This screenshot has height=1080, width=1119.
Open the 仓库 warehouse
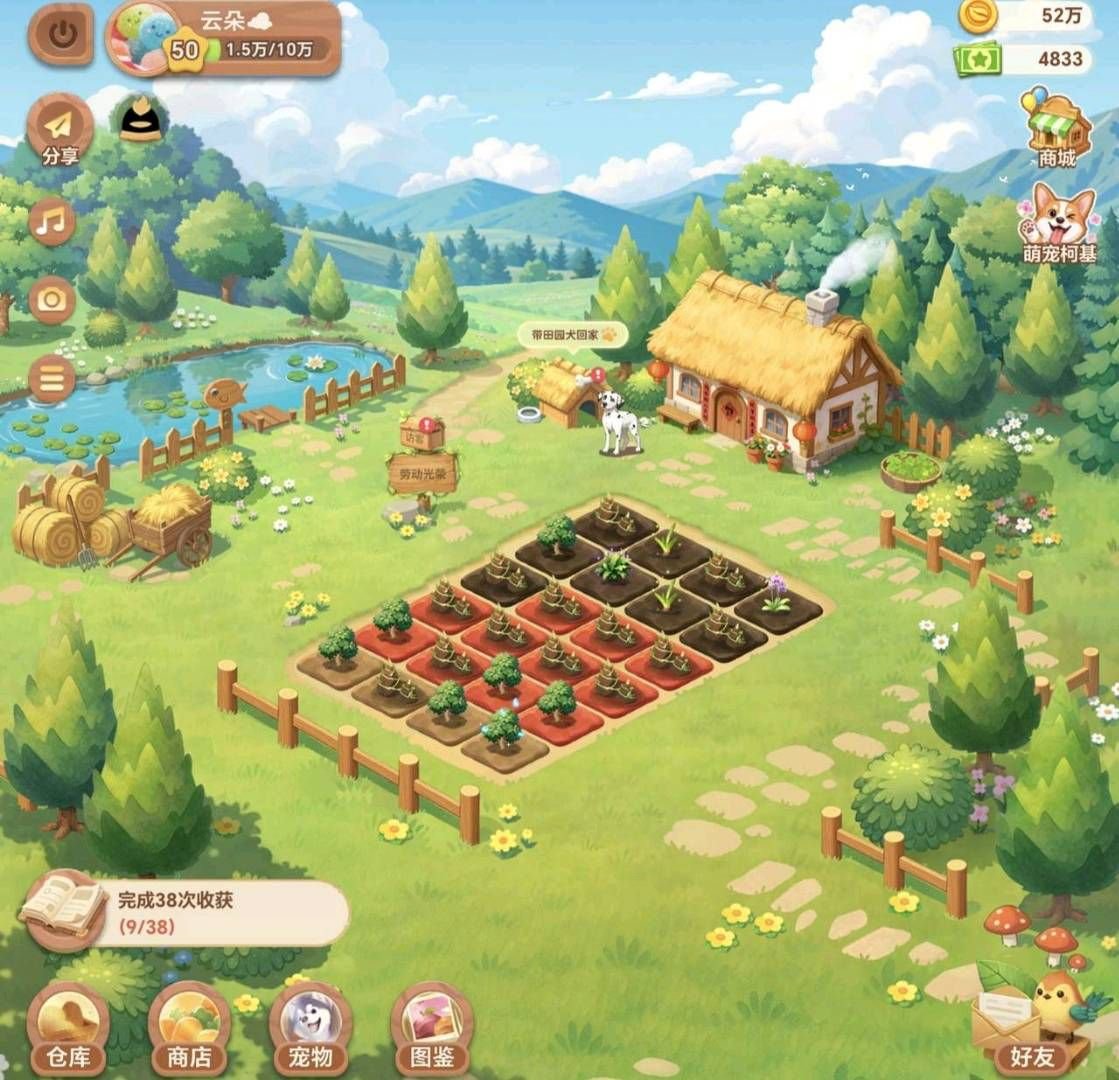68,1027
